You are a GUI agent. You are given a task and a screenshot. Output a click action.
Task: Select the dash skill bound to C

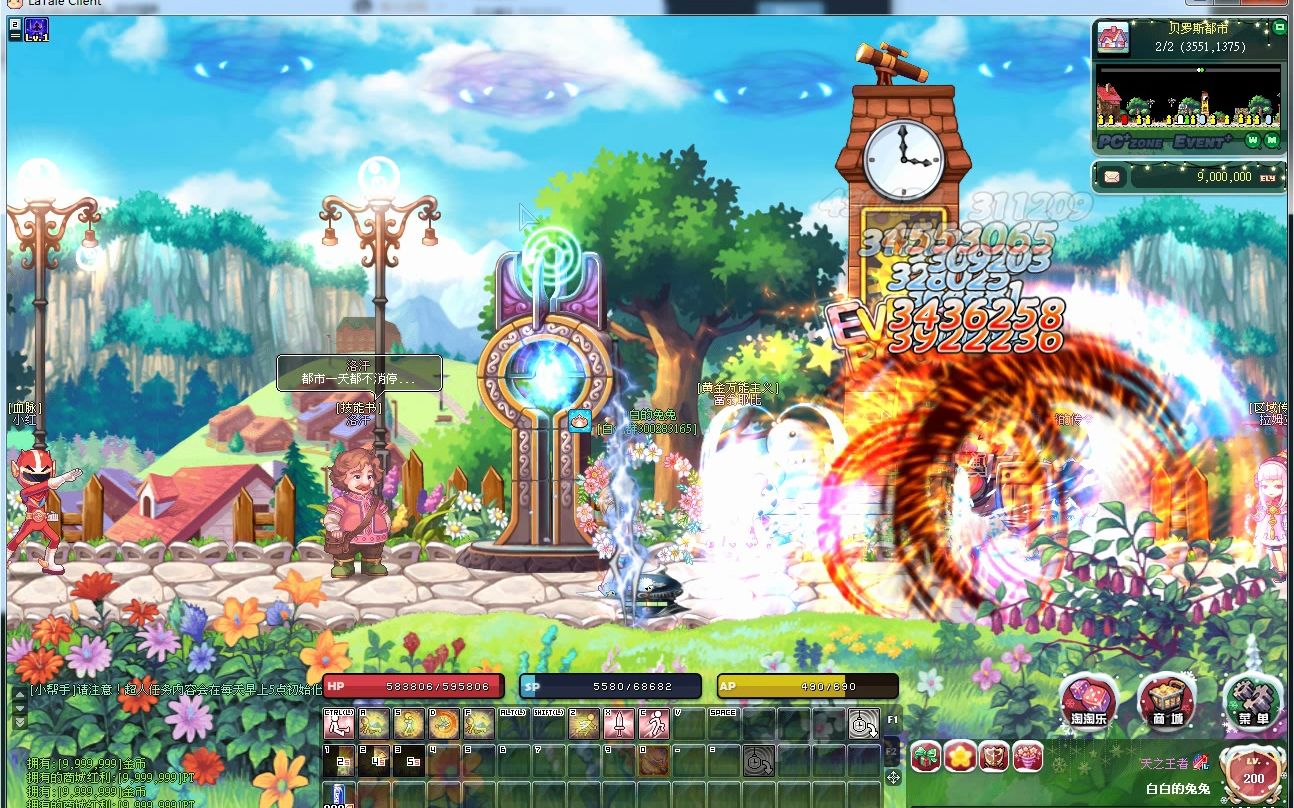pyautogui.click(x=652, y=722)
